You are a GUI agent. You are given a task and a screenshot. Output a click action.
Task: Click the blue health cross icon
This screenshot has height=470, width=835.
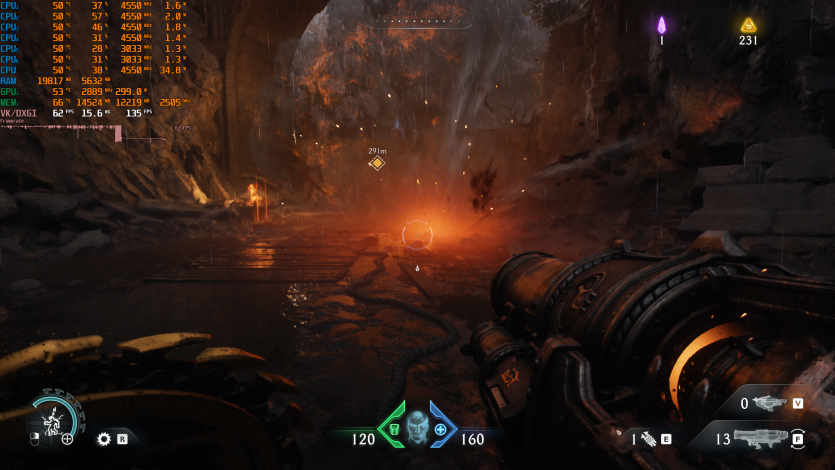tap(440, 429)
